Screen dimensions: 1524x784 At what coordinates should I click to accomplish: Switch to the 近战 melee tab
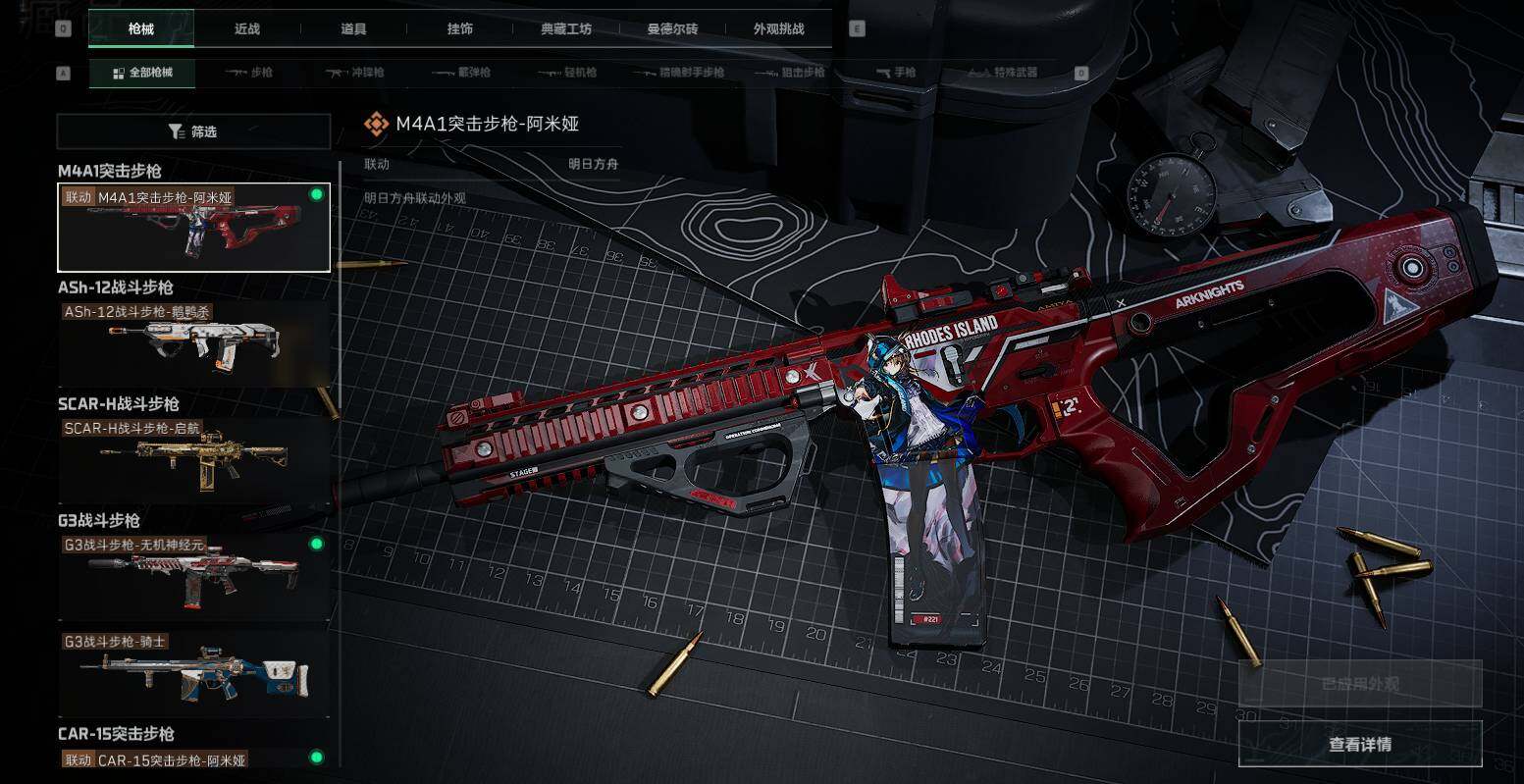(247, 28)
